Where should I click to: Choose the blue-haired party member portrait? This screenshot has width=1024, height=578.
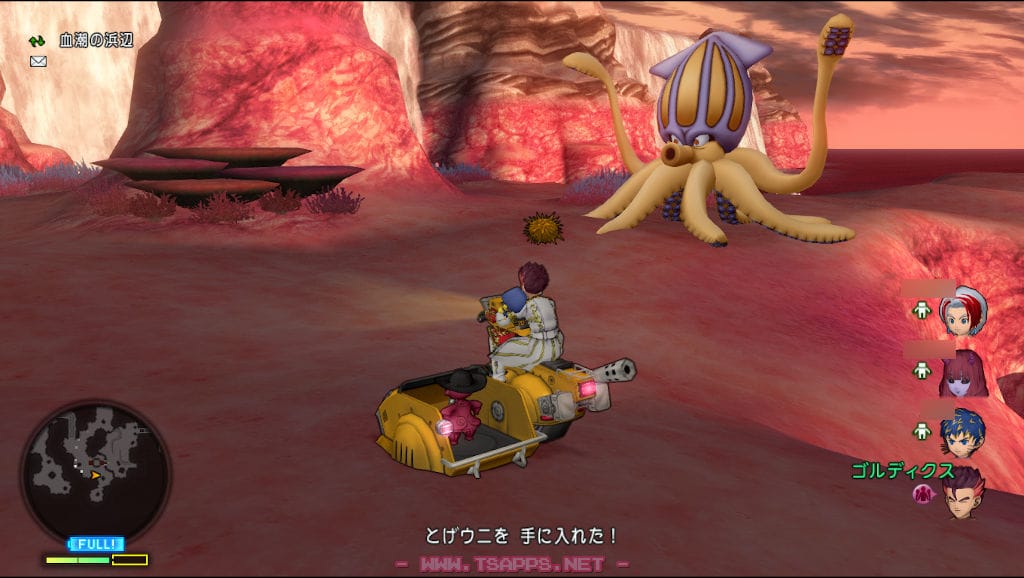tap(963, 430)
